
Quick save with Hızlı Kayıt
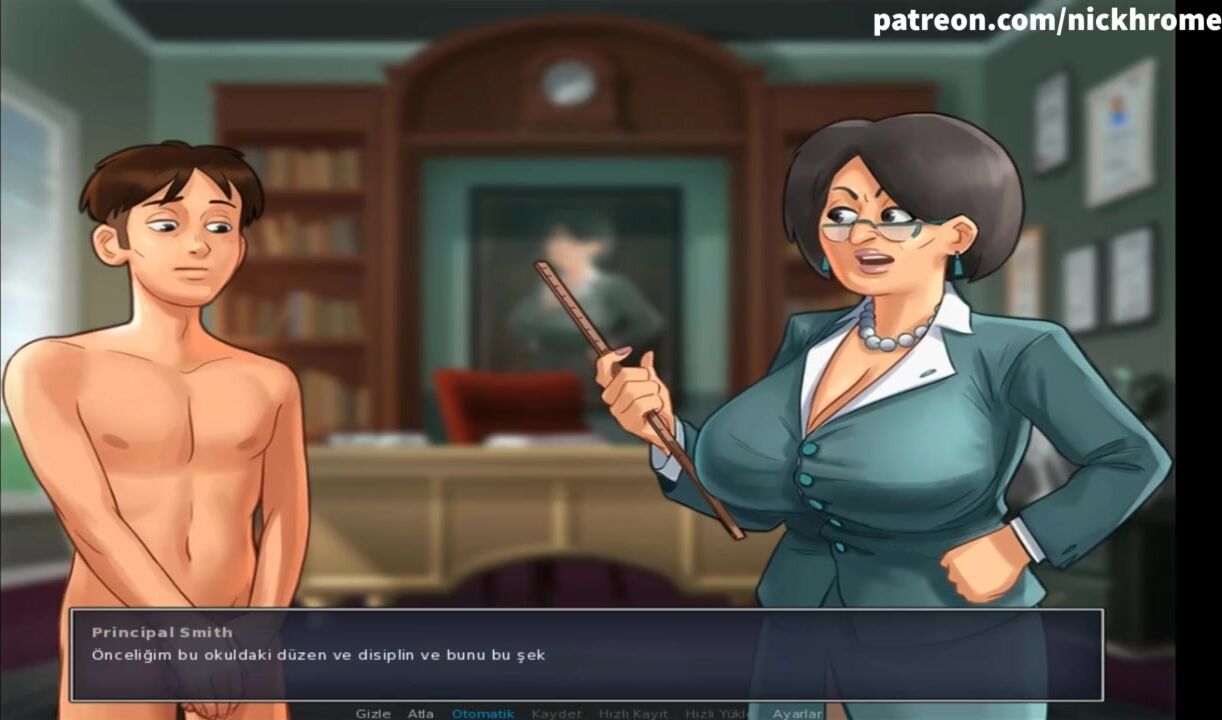click(x=633, y=713)
